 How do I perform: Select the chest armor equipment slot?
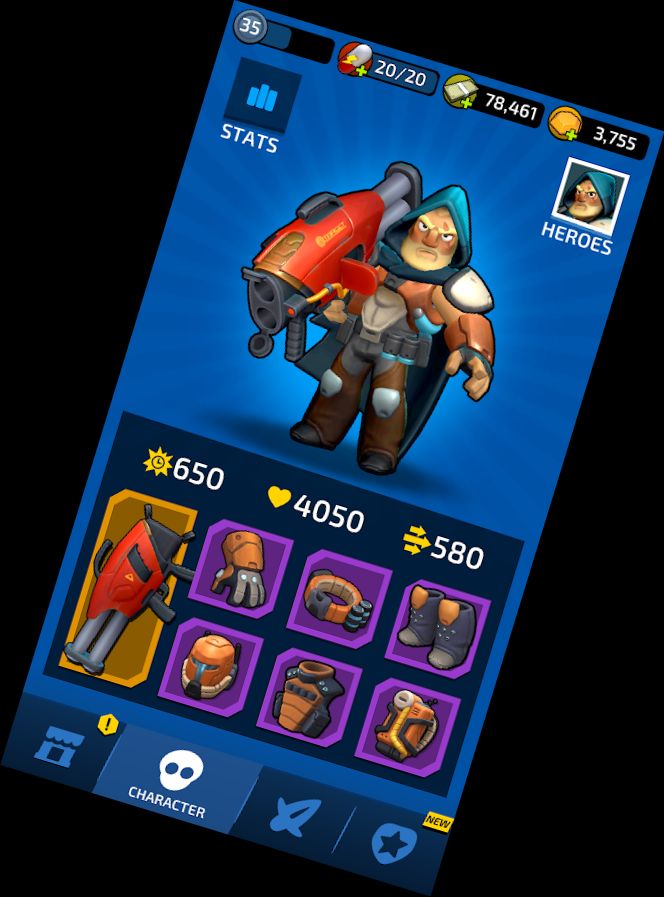[x=308, y=696]
